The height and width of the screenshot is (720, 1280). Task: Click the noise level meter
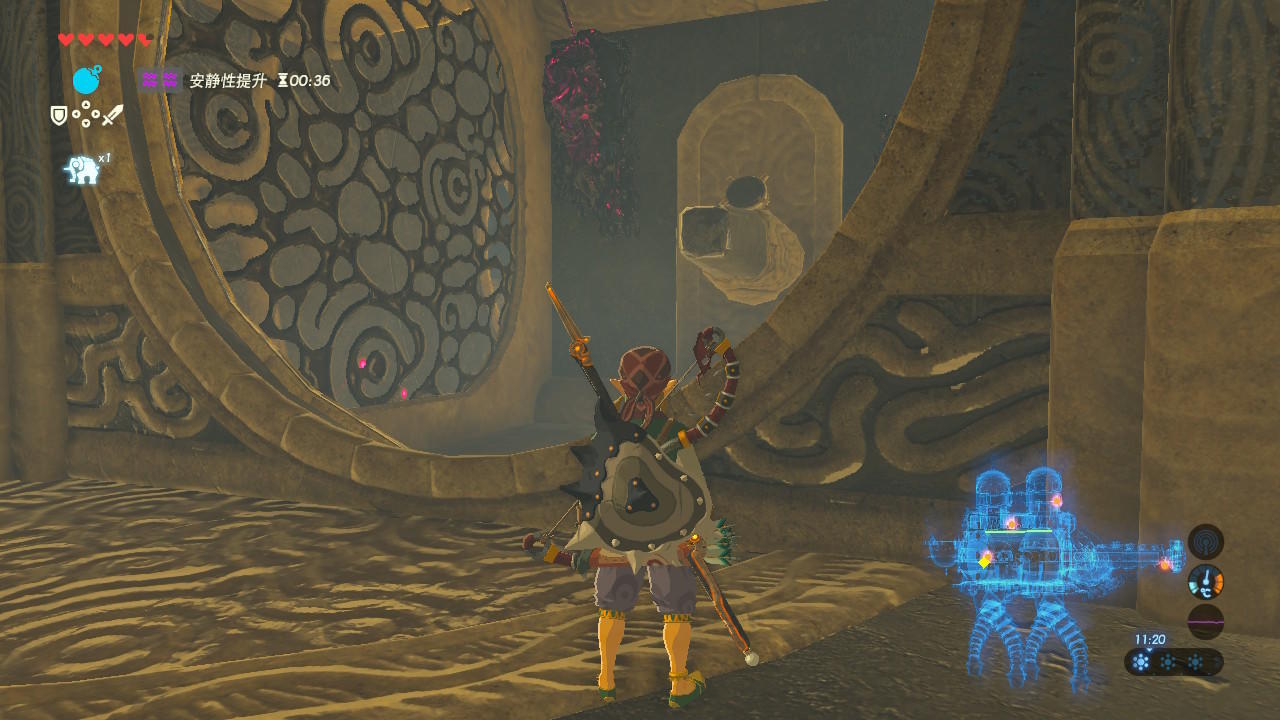(x=1205, y=621)
